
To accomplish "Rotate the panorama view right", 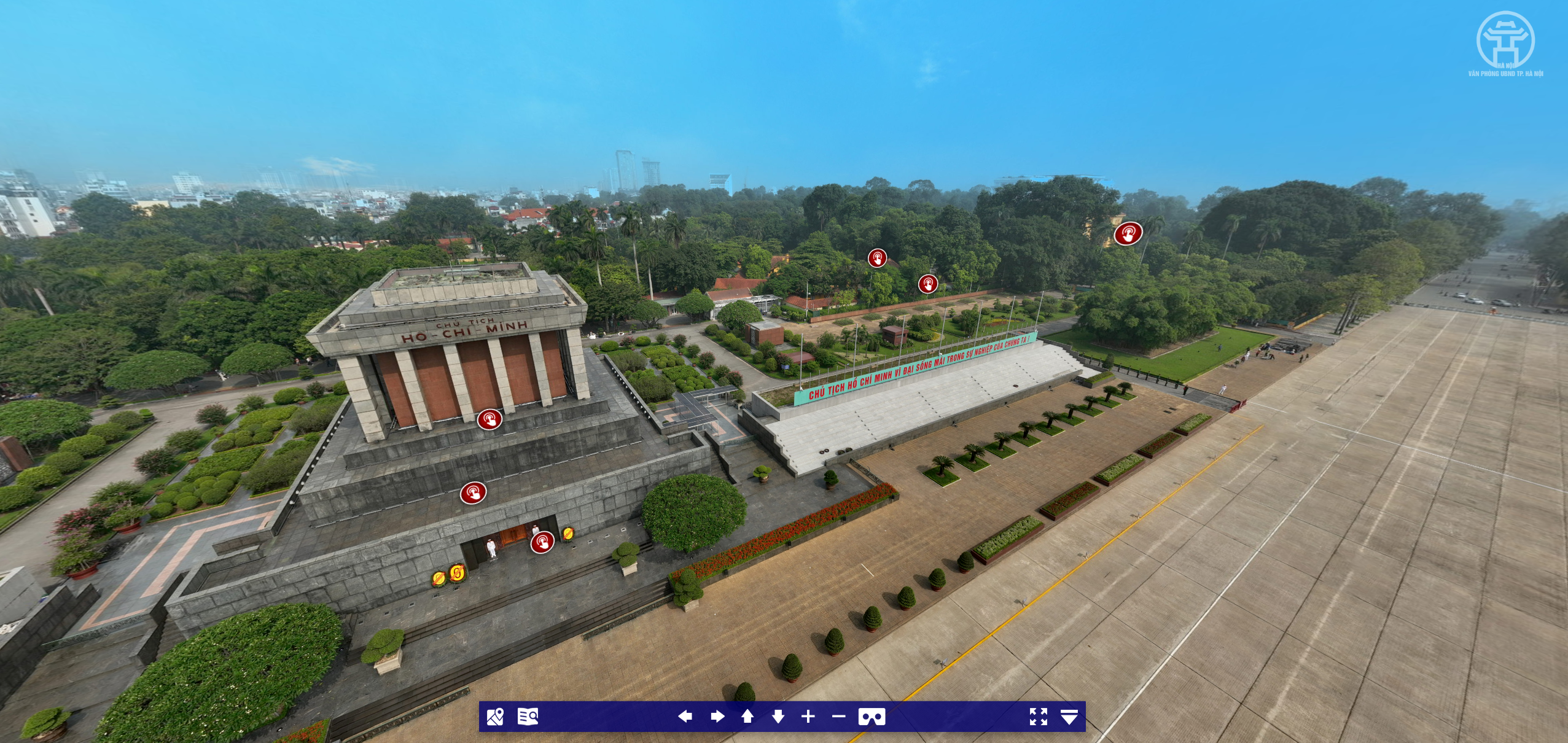I will 717,717.
